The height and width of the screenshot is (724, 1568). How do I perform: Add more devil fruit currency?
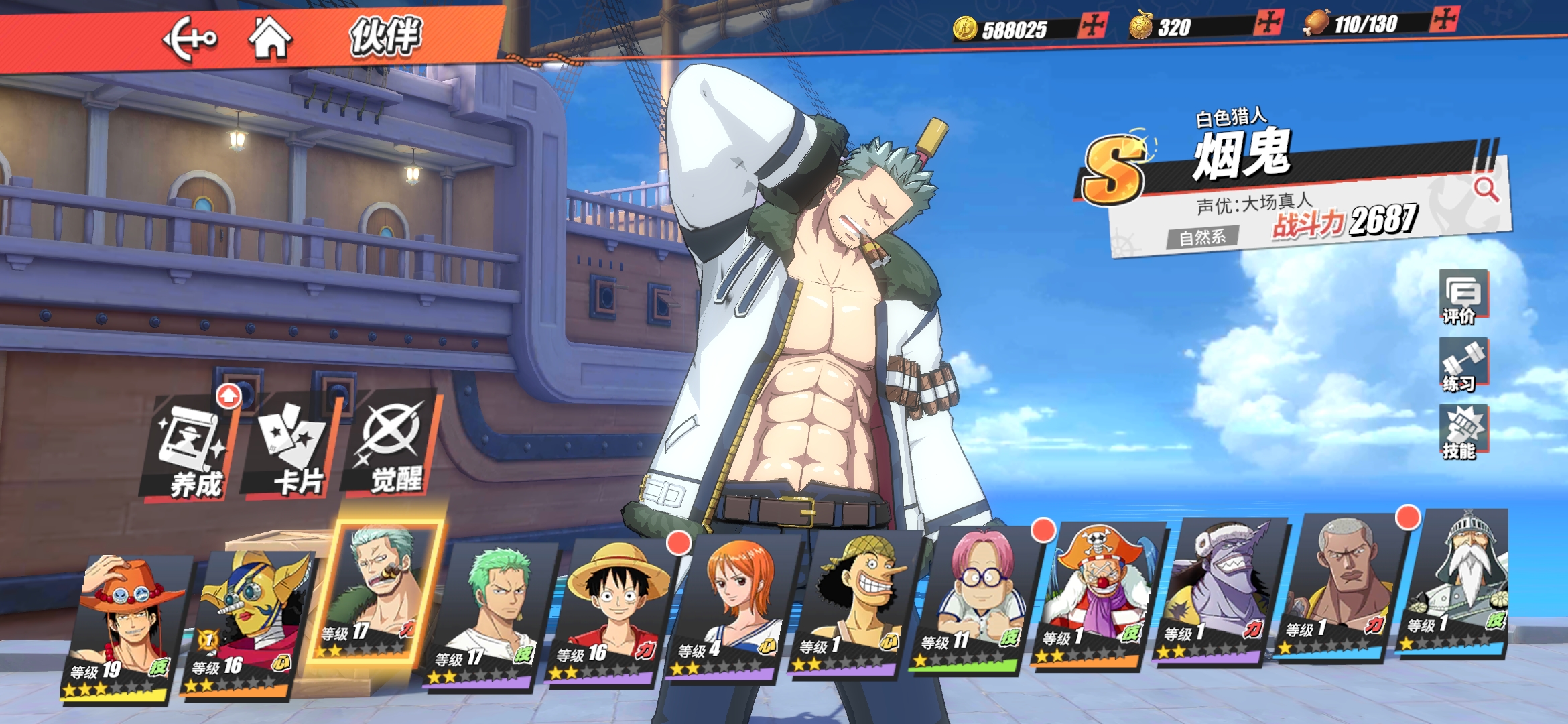pos(1268,23)
